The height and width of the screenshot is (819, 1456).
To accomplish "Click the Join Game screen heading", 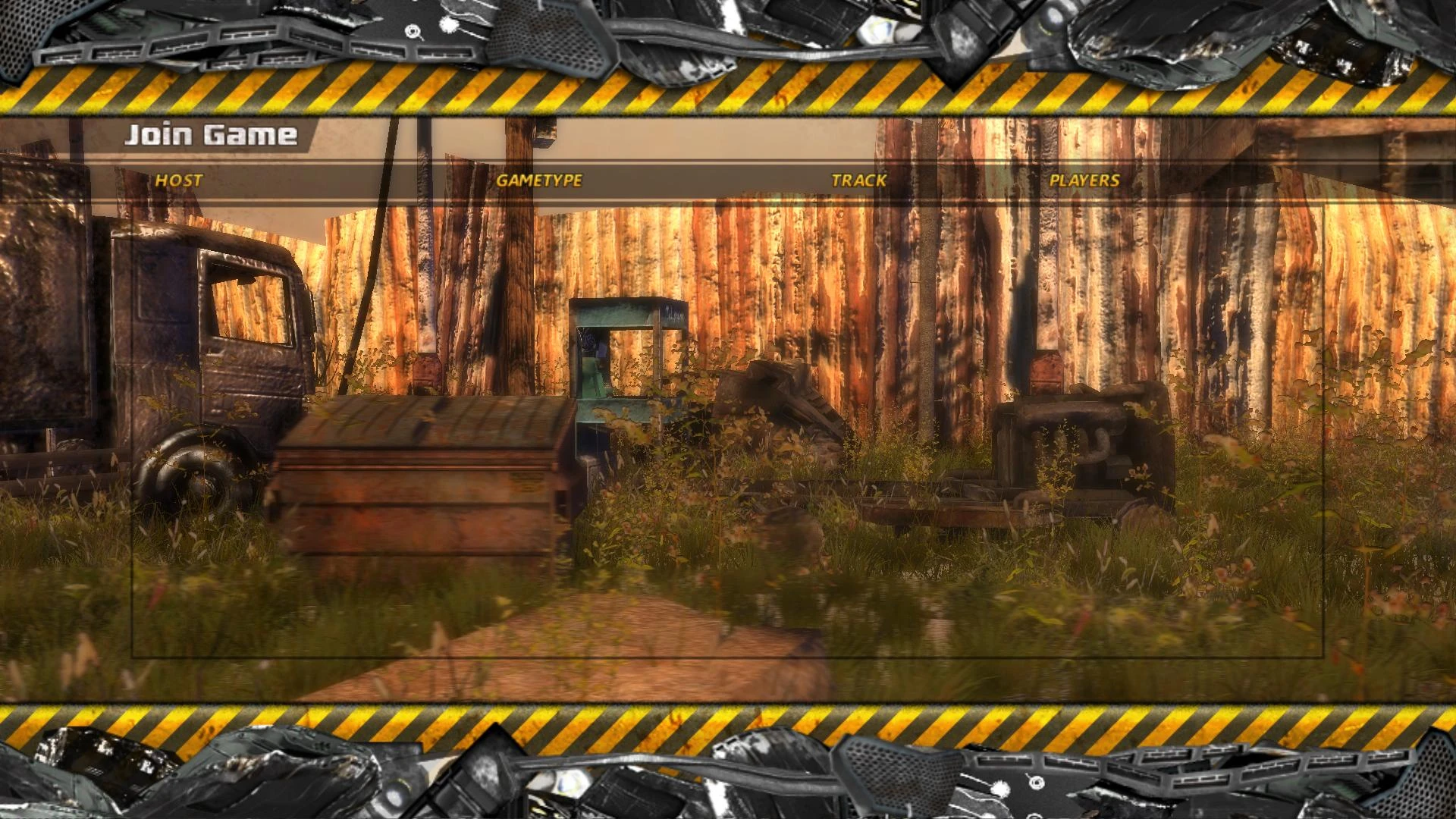I will coord(212,136).
